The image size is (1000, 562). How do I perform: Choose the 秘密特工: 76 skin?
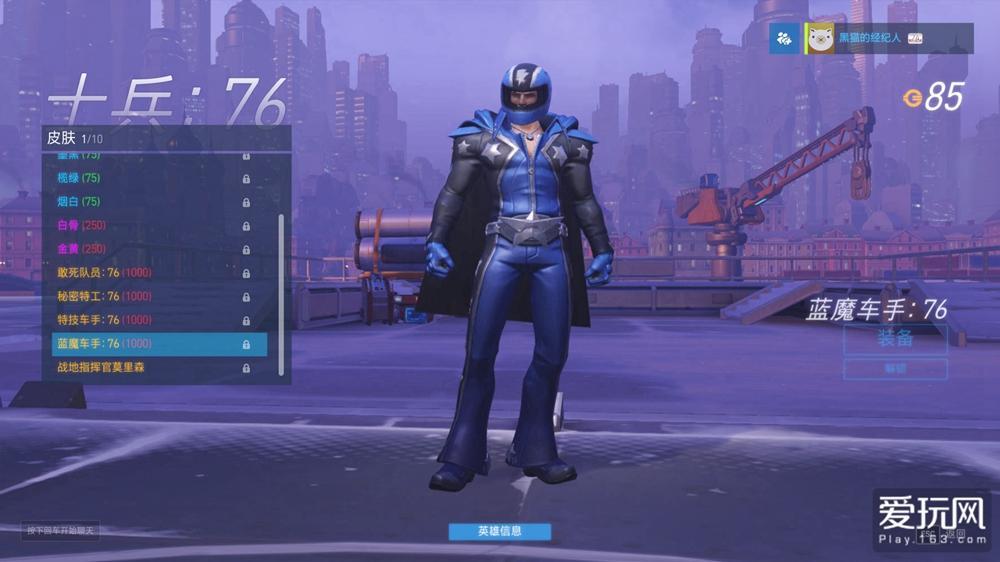pos(150,296)
